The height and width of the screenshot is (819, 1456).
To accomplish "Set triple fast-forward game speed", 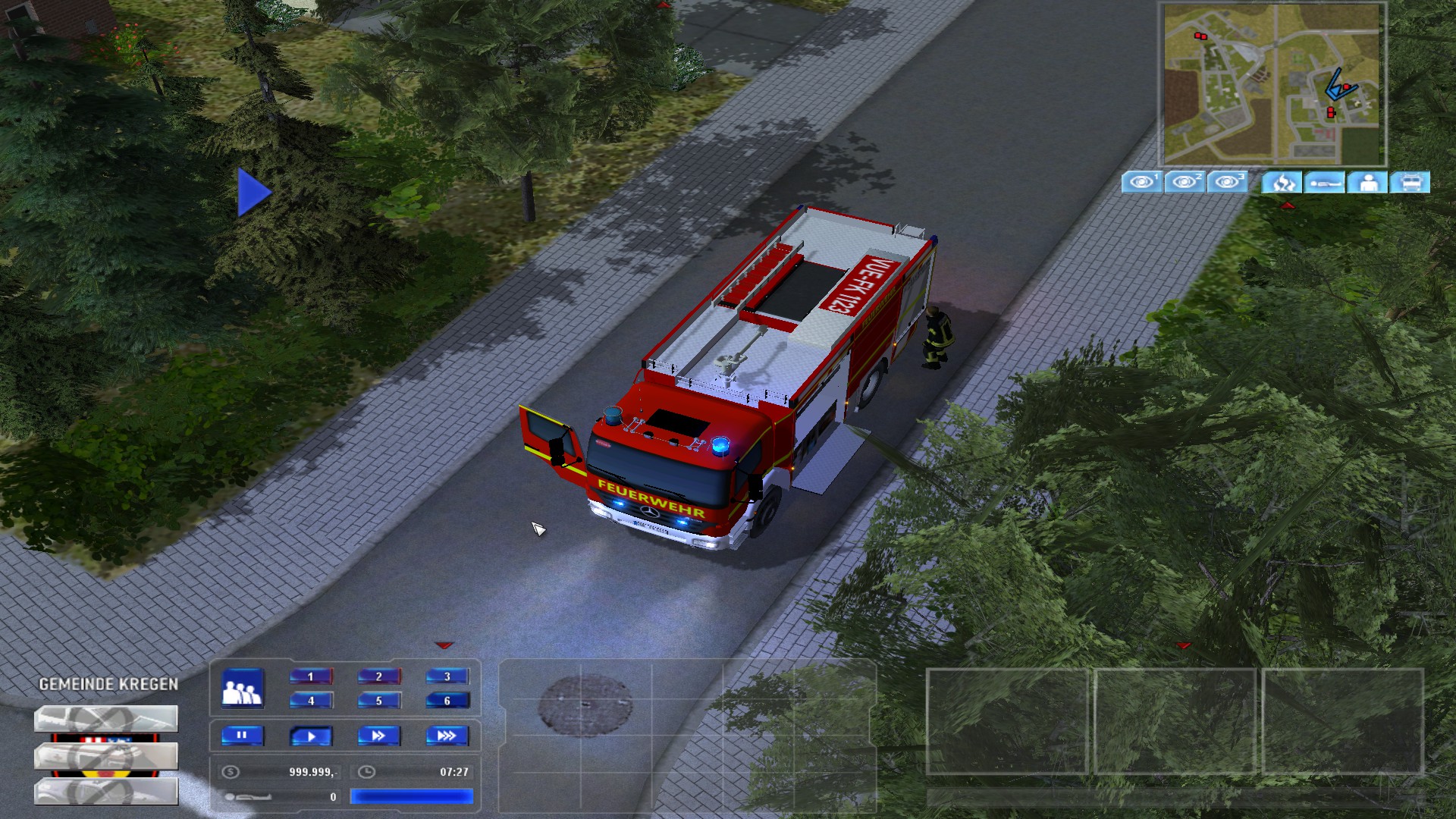I will coord(447,736).
